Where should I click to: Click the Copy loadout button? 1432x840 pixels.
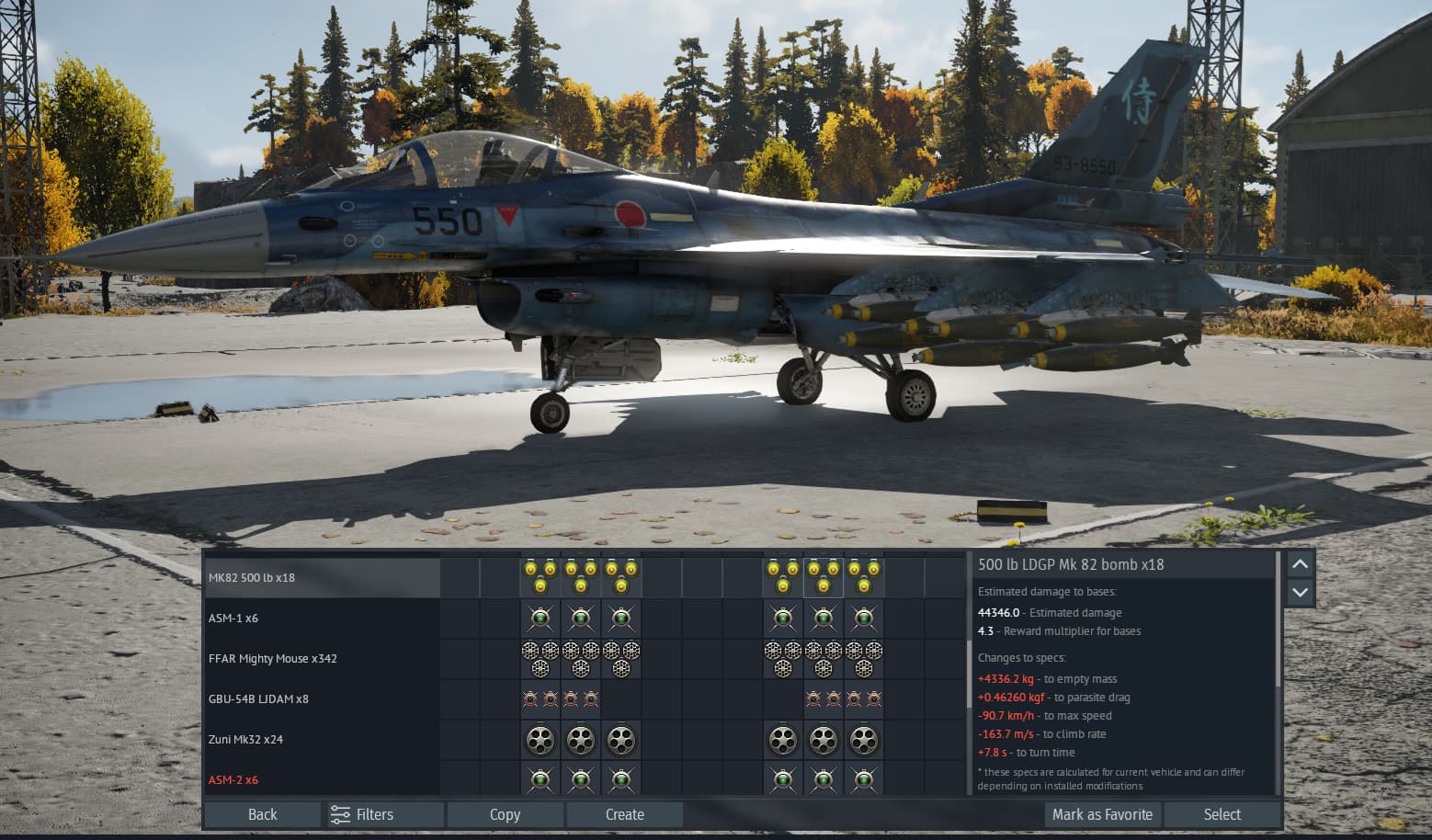point(505,814)
